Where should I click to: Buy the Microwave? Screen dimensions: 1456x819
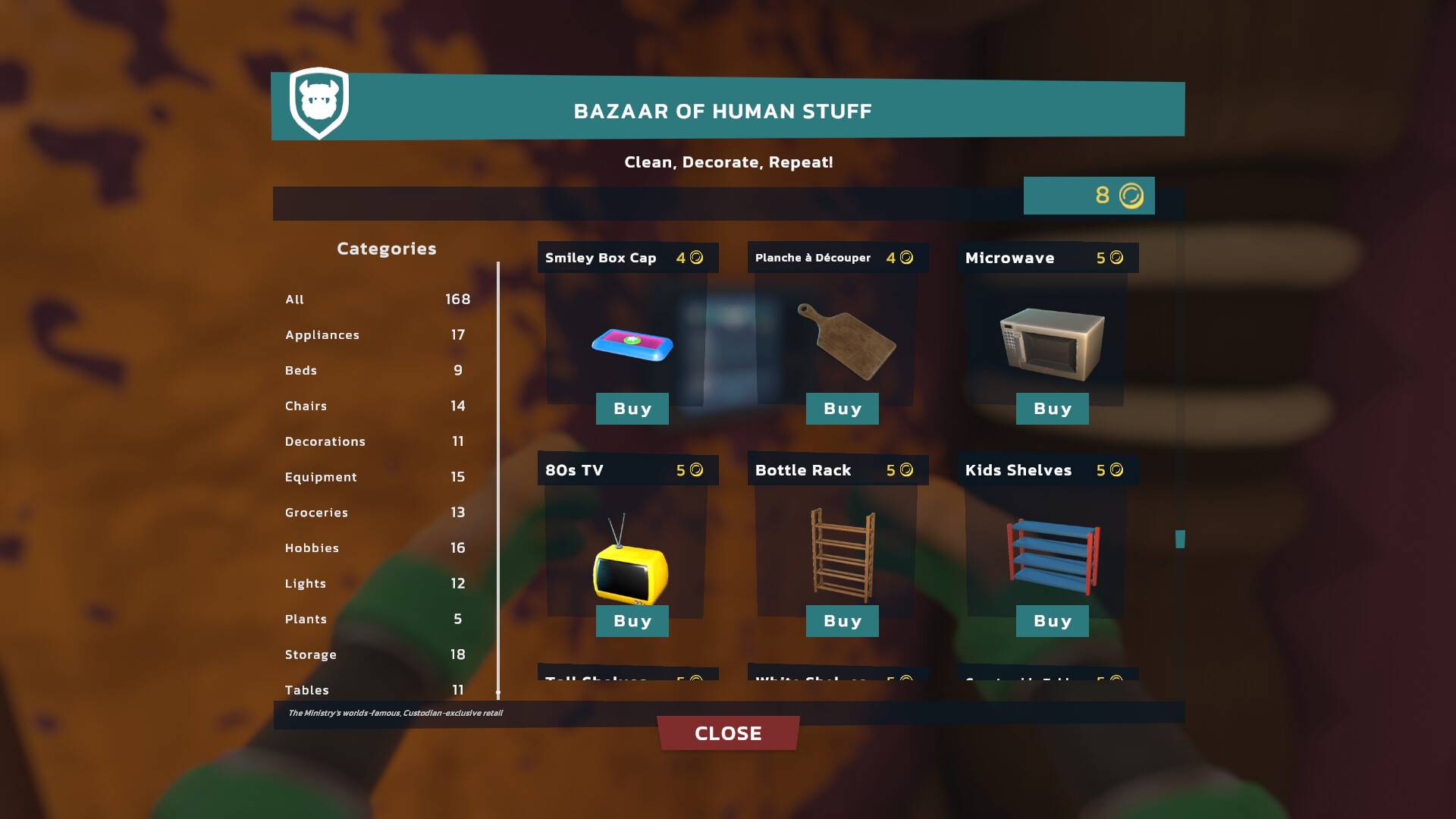click(1052, 409)
